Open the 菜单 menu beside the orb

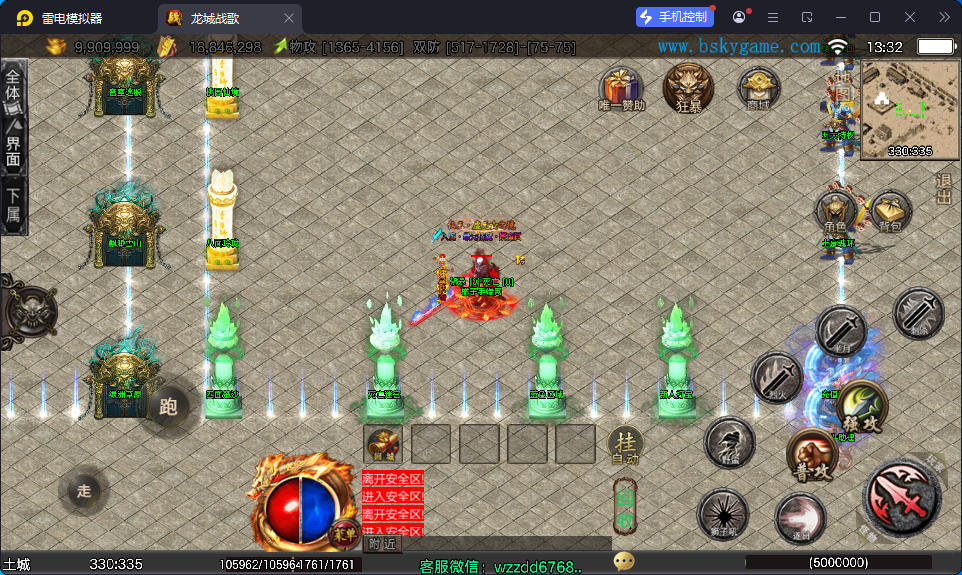(343, 535)
